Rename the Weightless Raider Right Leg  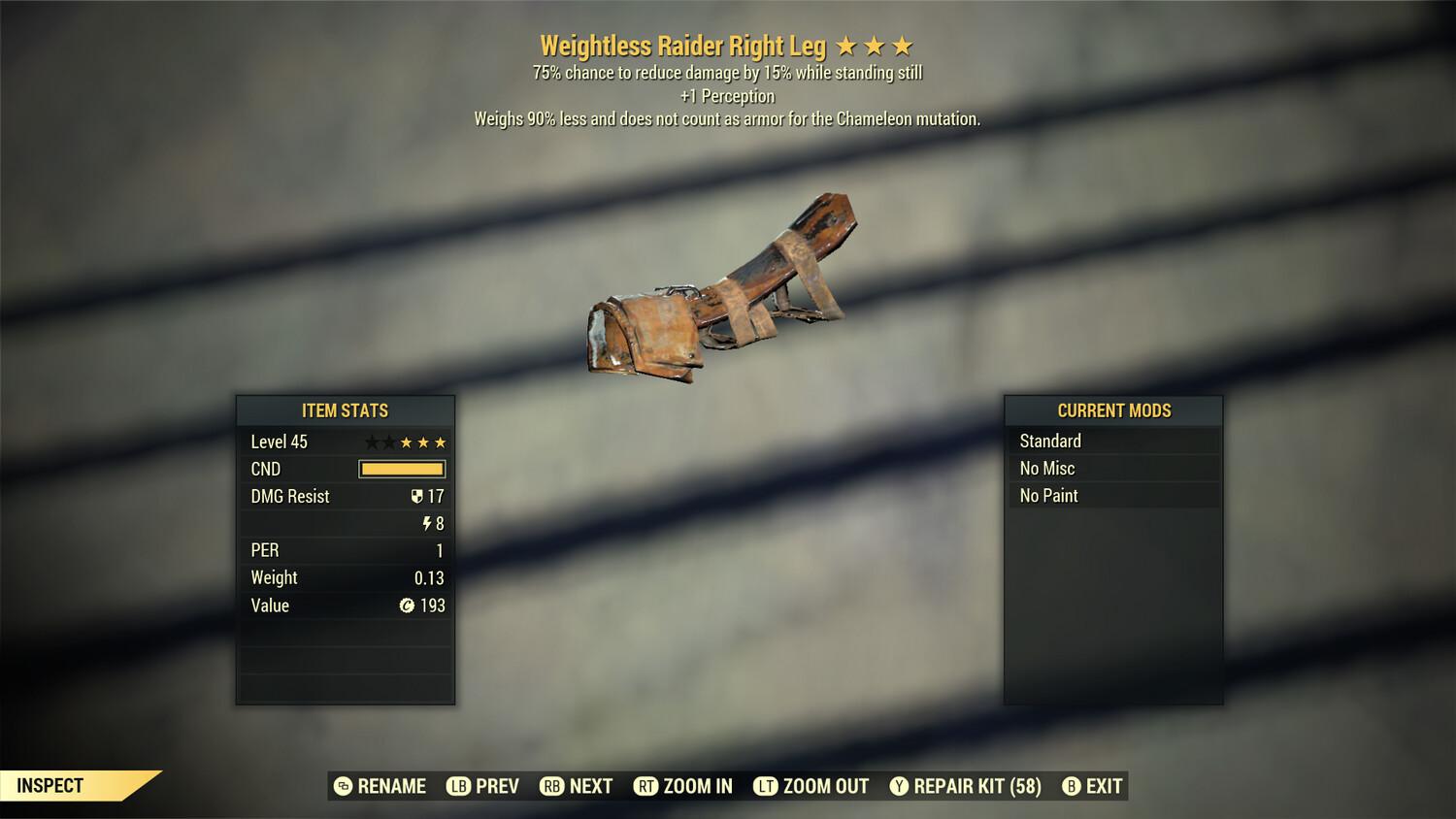381,786
